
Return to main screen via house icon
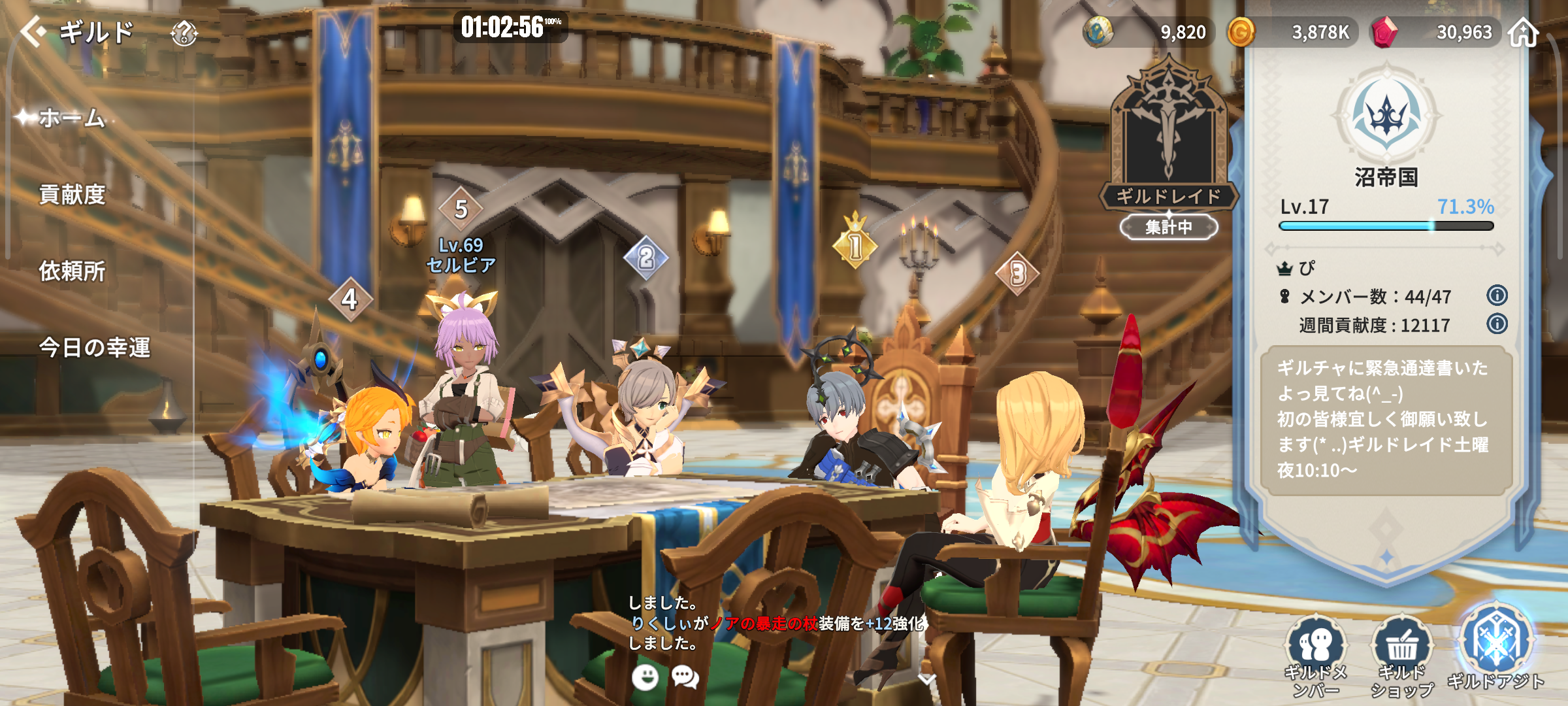coord(1524,33)
